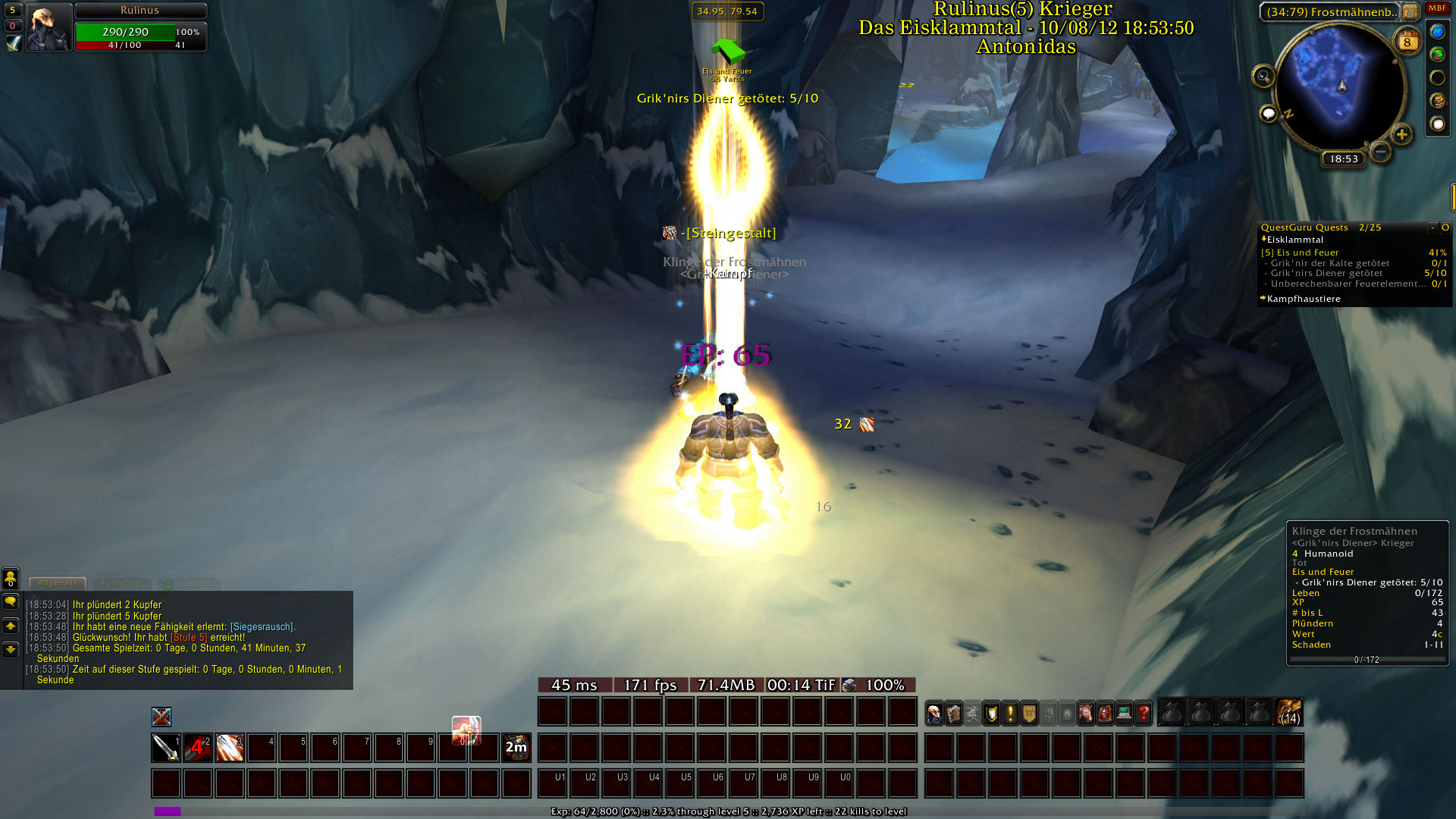Zoom in the minimap with plus button
Viewport: 1456px width, 819px height.
click(1401, 135)
